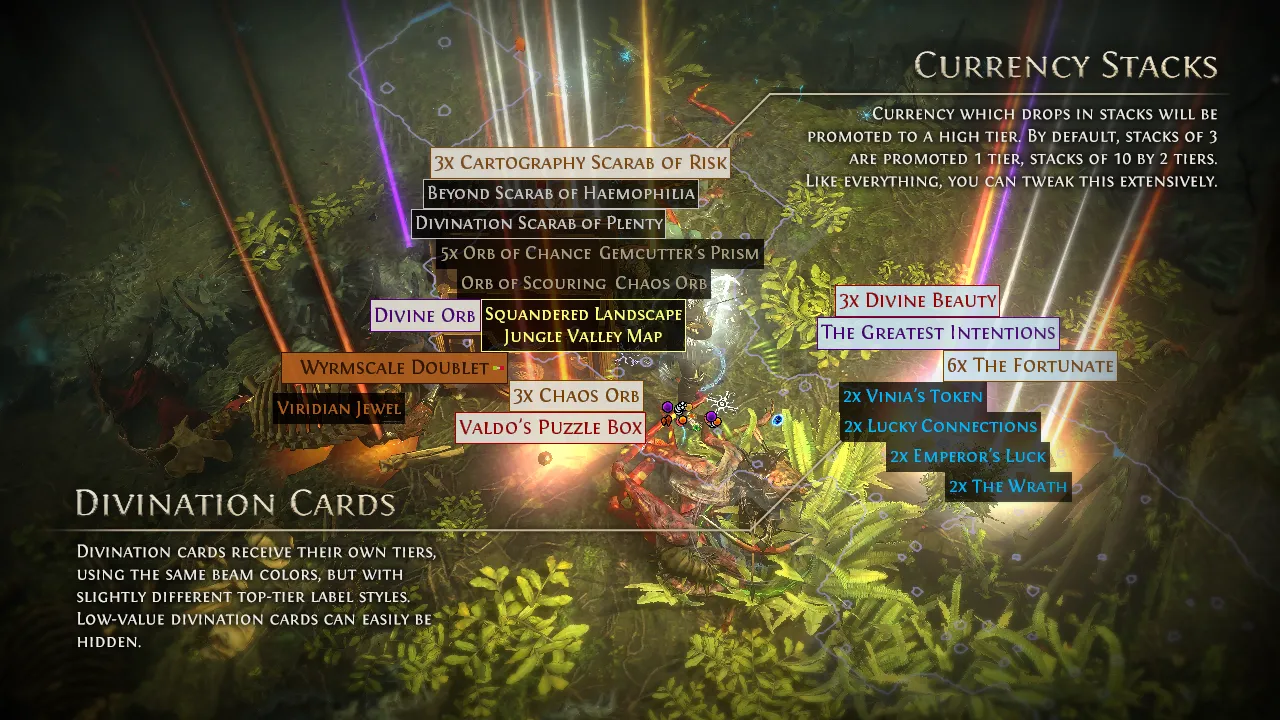Click the Orb of Scouring label

(533, 283)
